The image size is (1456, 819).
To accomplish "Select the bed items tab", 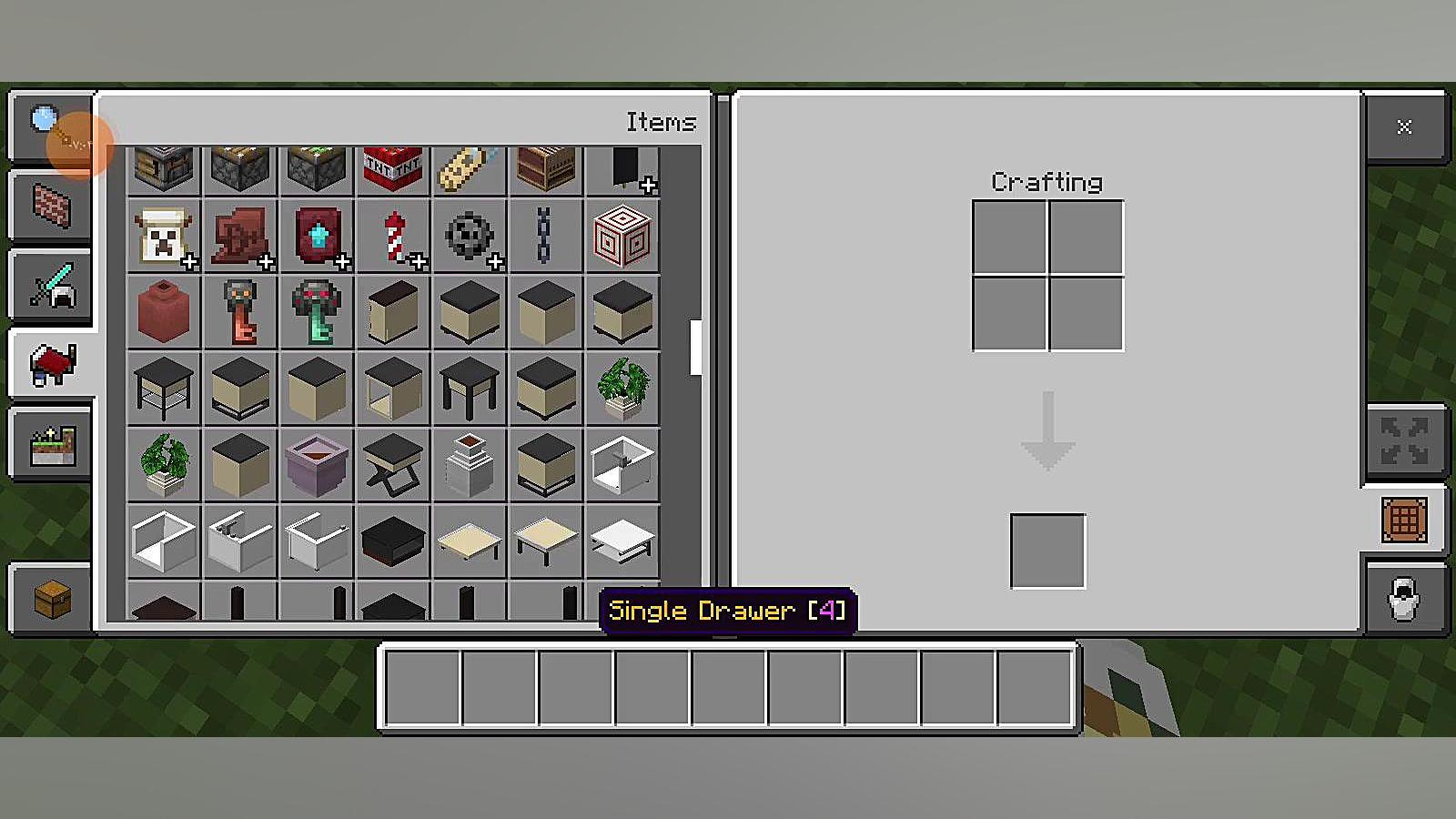I will (x=52, y=364).
